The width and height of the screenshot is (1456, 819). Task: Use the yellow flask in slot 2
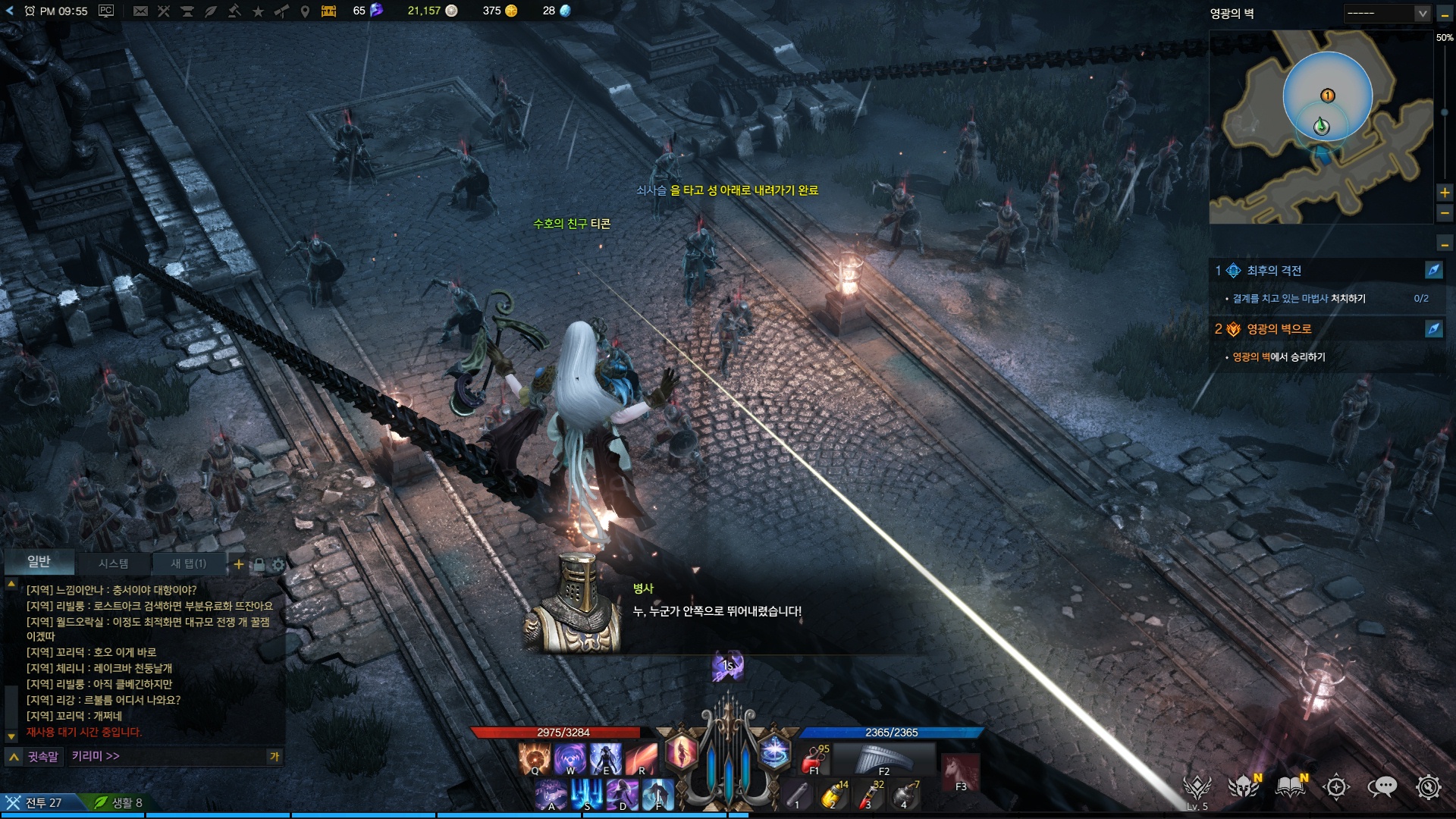pyautogui.click(x=833, y=795)
